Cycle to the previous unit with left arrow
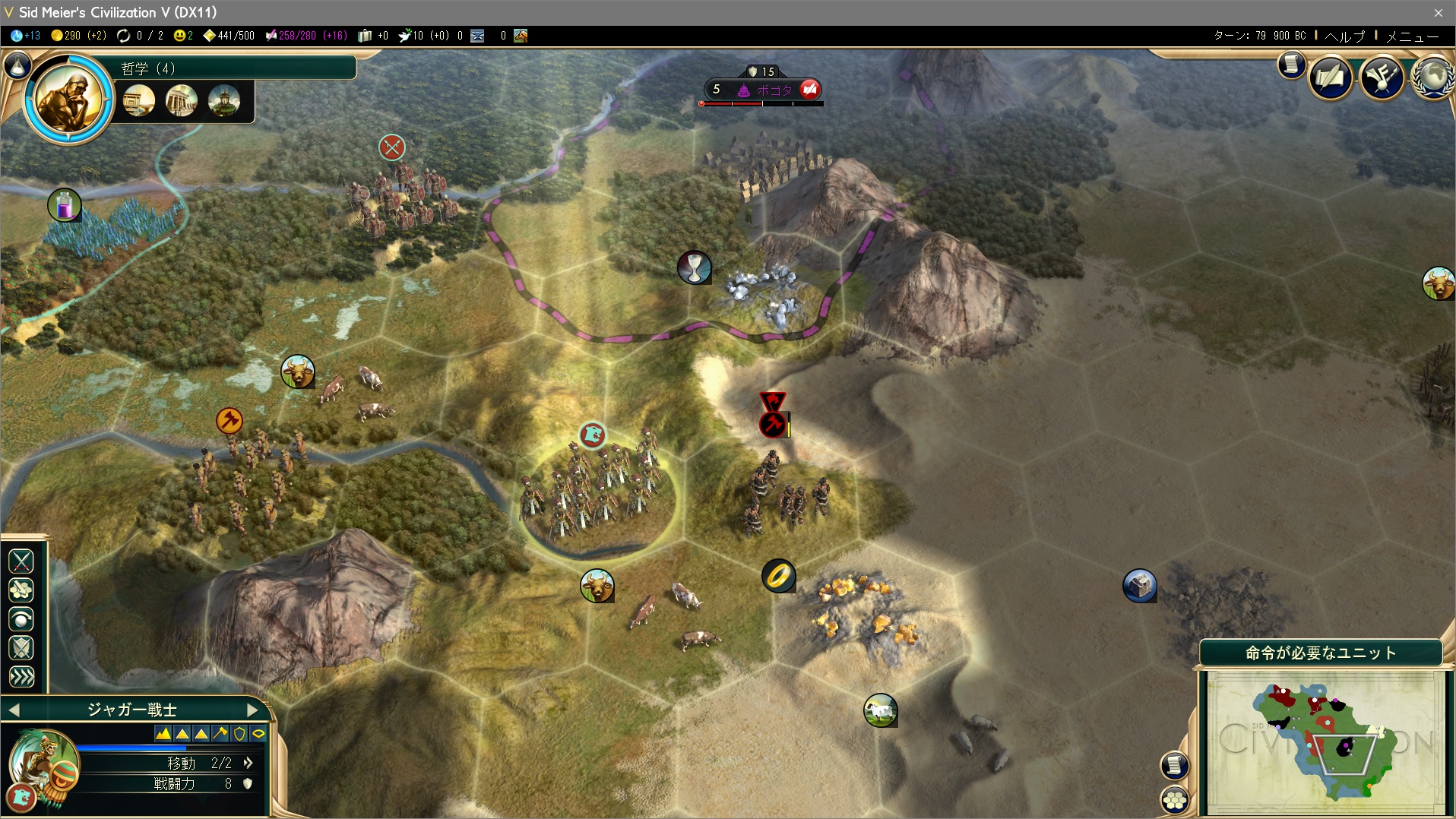 (14, 710)
